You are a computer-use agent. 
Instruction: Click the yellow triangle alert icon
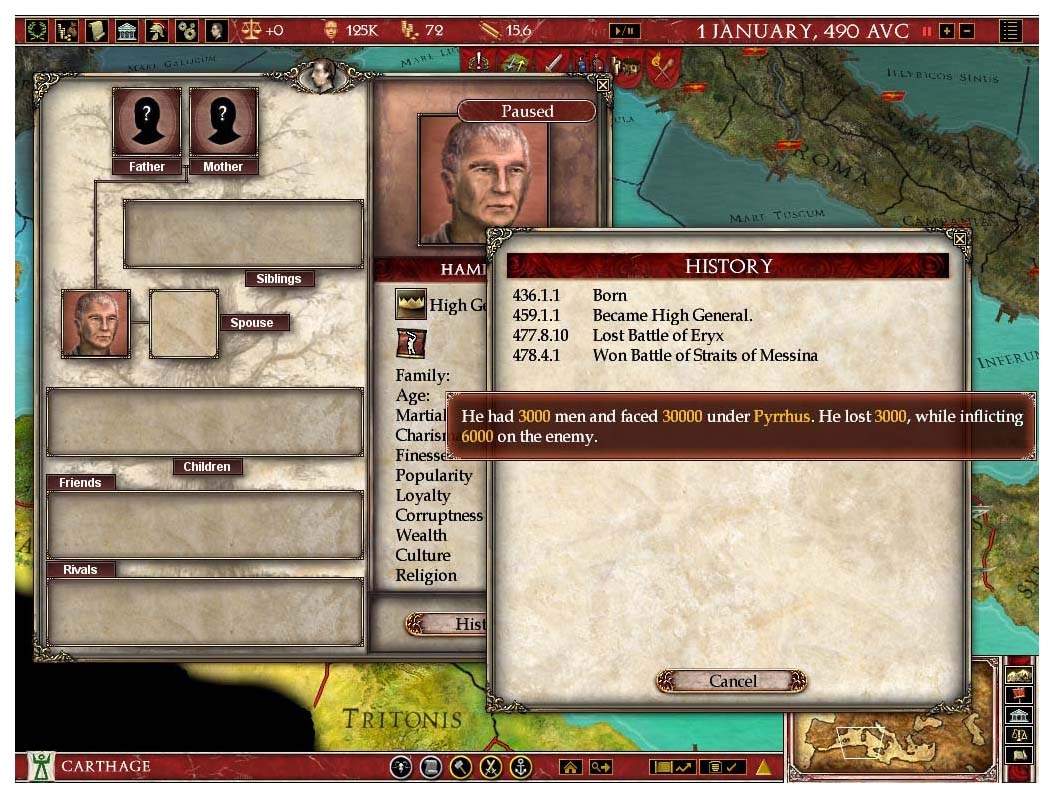pos(763,767)
